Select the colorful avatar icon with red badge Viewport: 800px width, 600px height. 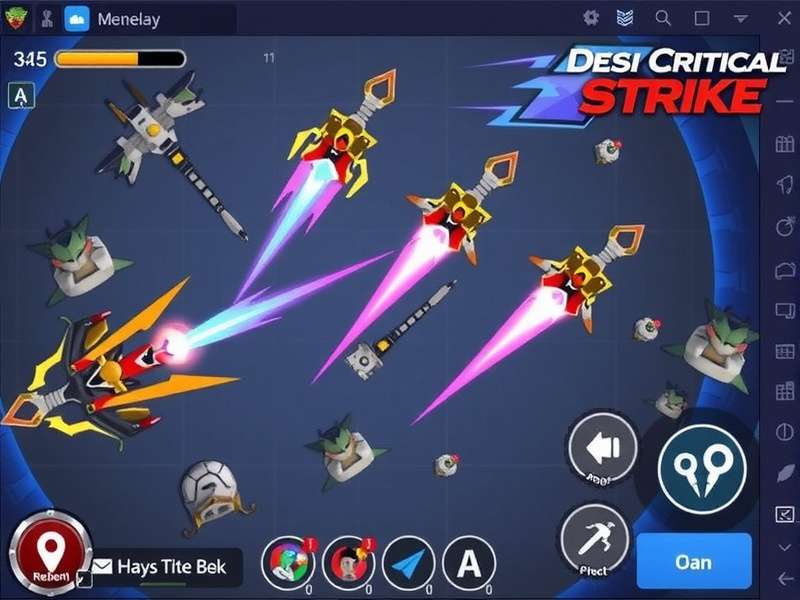[x=287, y=562]
